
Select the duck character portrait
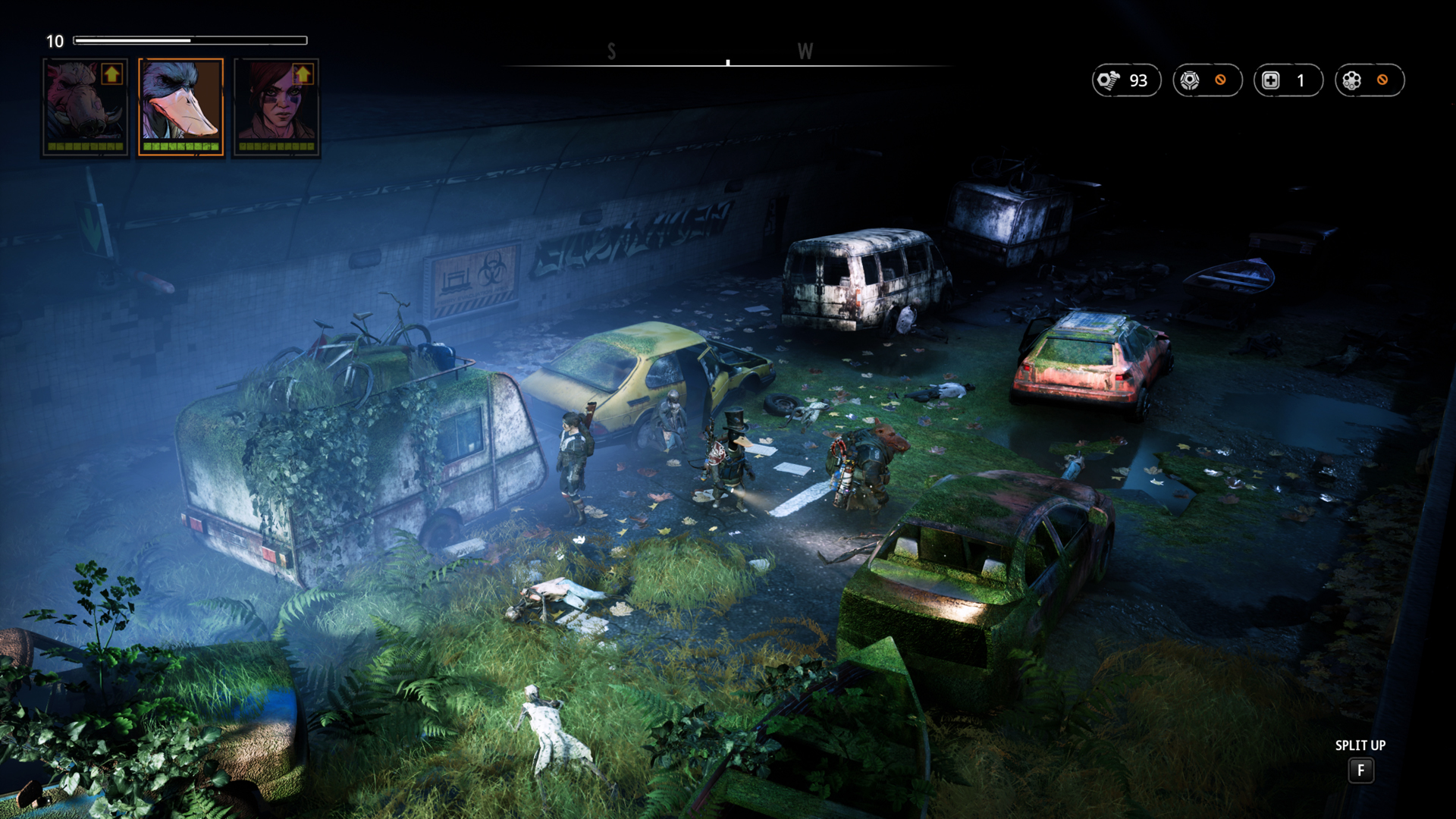tap(180, 106)
